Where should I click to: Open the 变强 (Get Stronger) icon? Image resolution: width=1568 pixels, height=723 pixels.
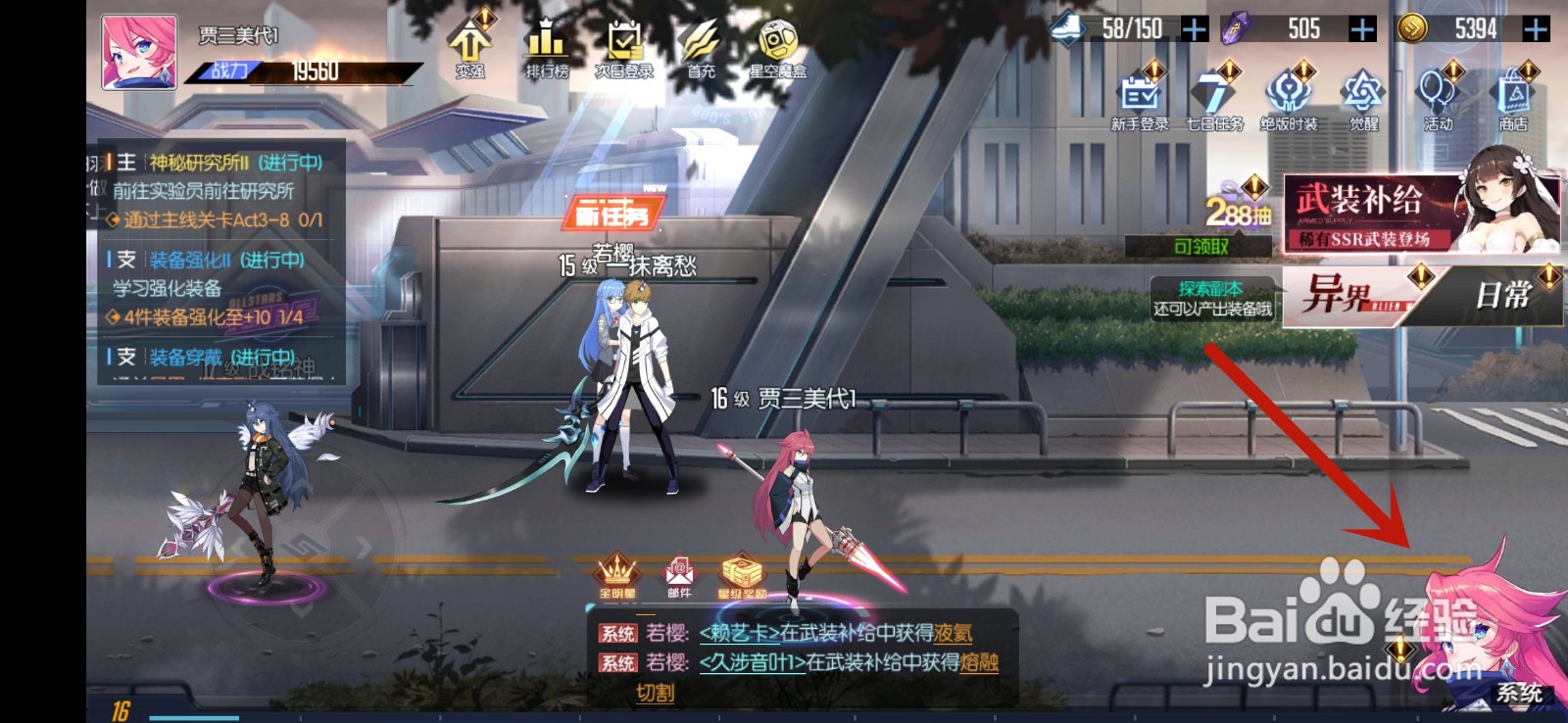tap(469, 44)
